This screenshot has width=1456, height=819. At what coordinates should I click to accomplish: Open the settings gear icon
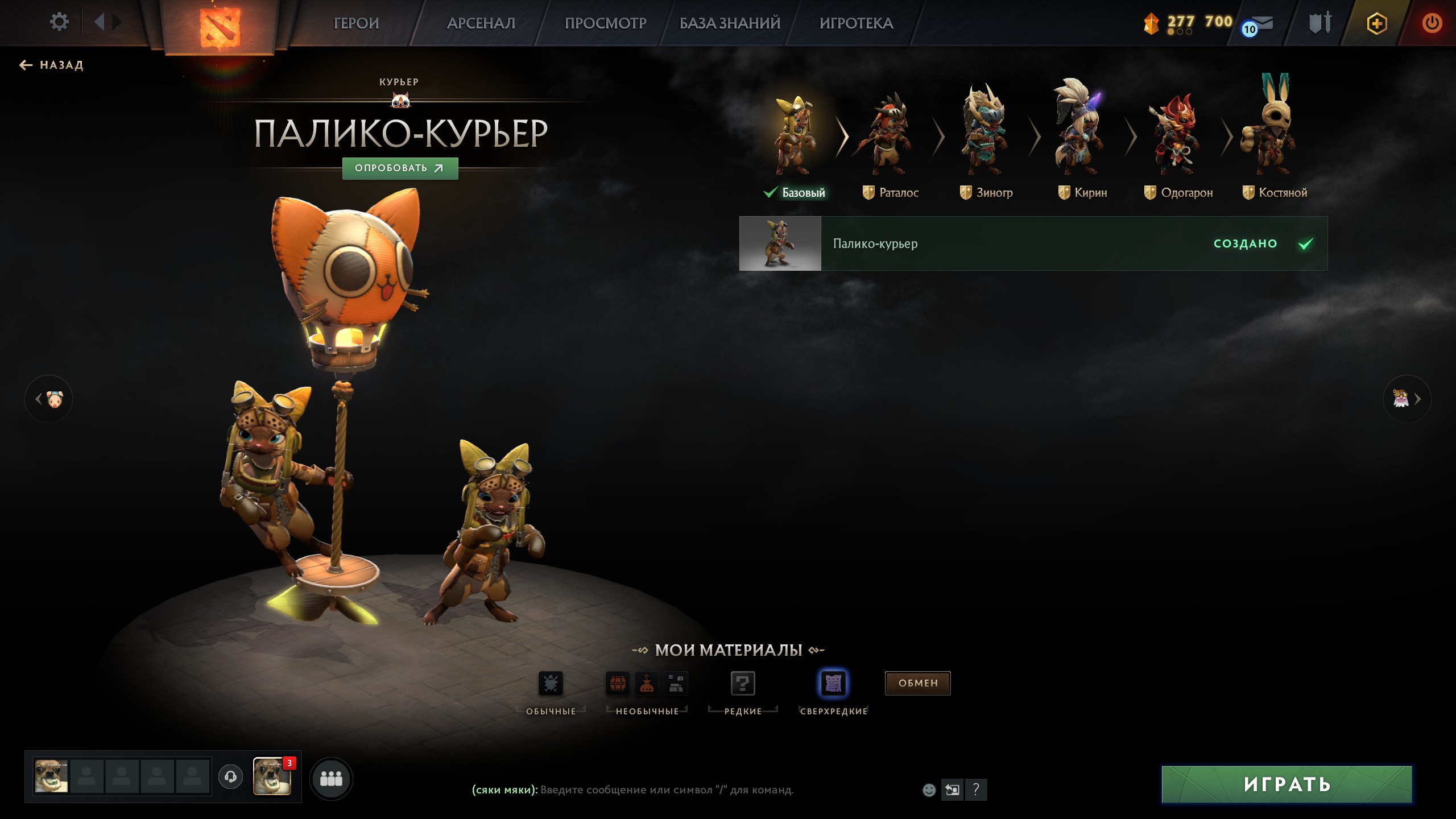pyautogui.click(x=59, y=23)
